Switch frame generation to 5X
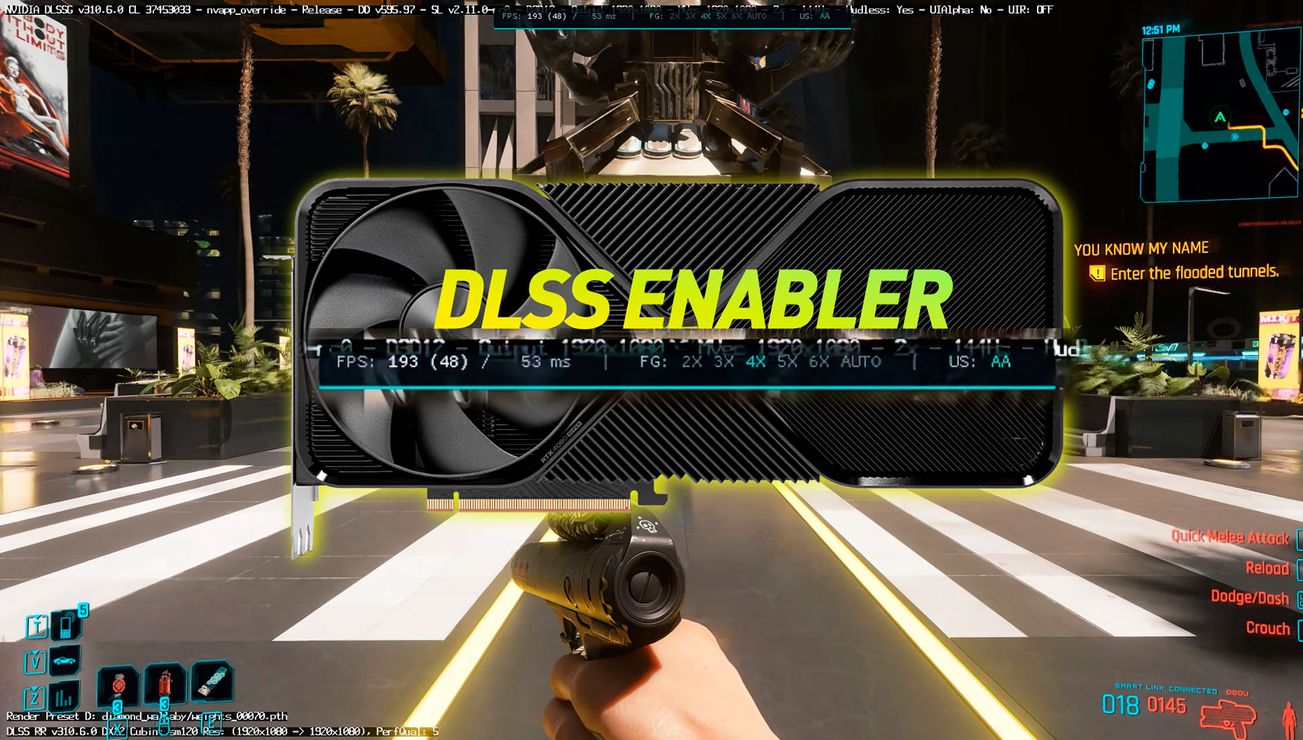The width and height of the screenshot is (1303, 740). [786, 361]
